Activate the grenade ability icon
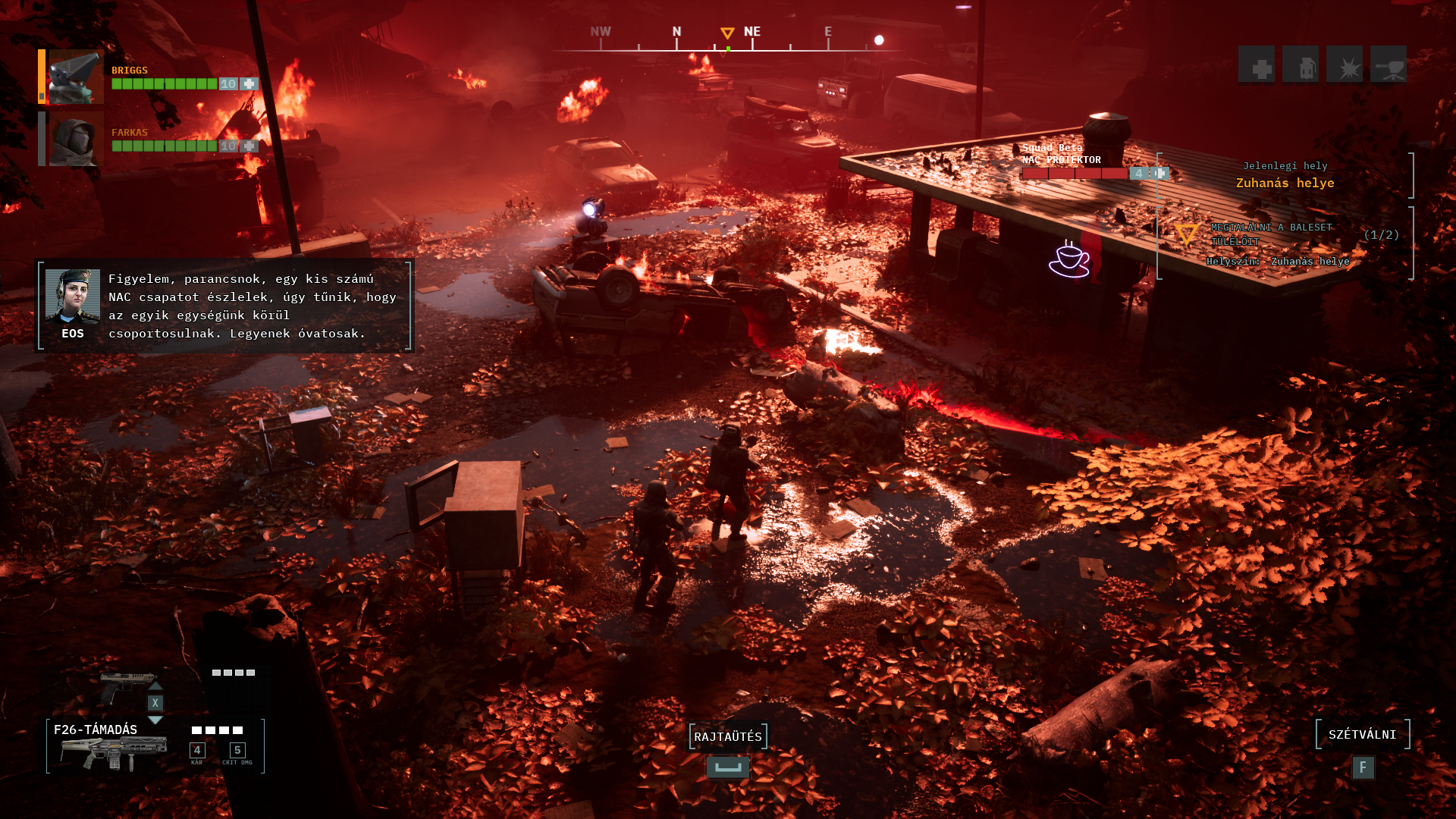This screenshot has height=819, width=1456. (1301, 64)
